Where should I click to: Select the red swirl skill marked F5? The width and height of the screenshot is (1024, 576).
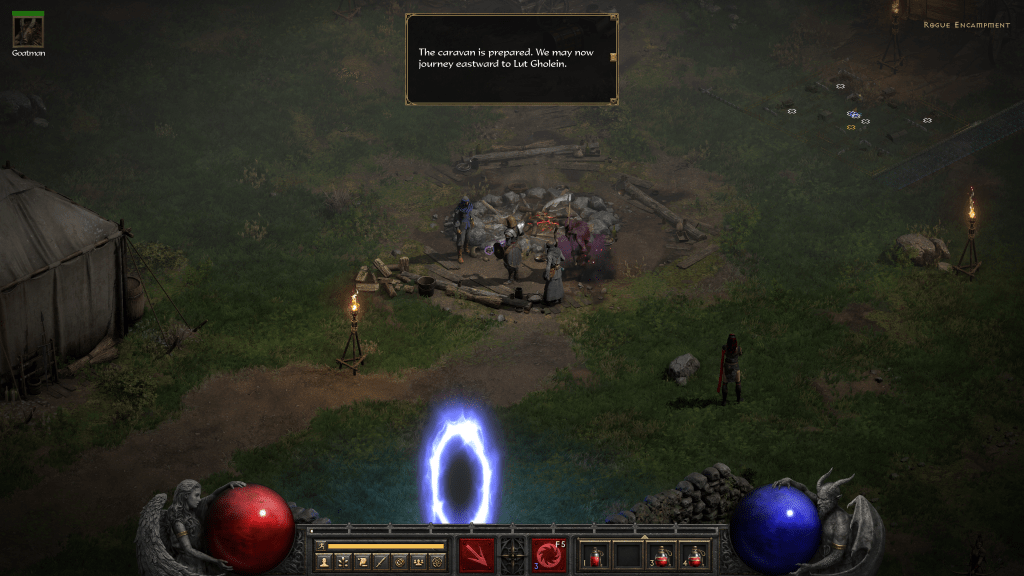(x=549, y=554)
